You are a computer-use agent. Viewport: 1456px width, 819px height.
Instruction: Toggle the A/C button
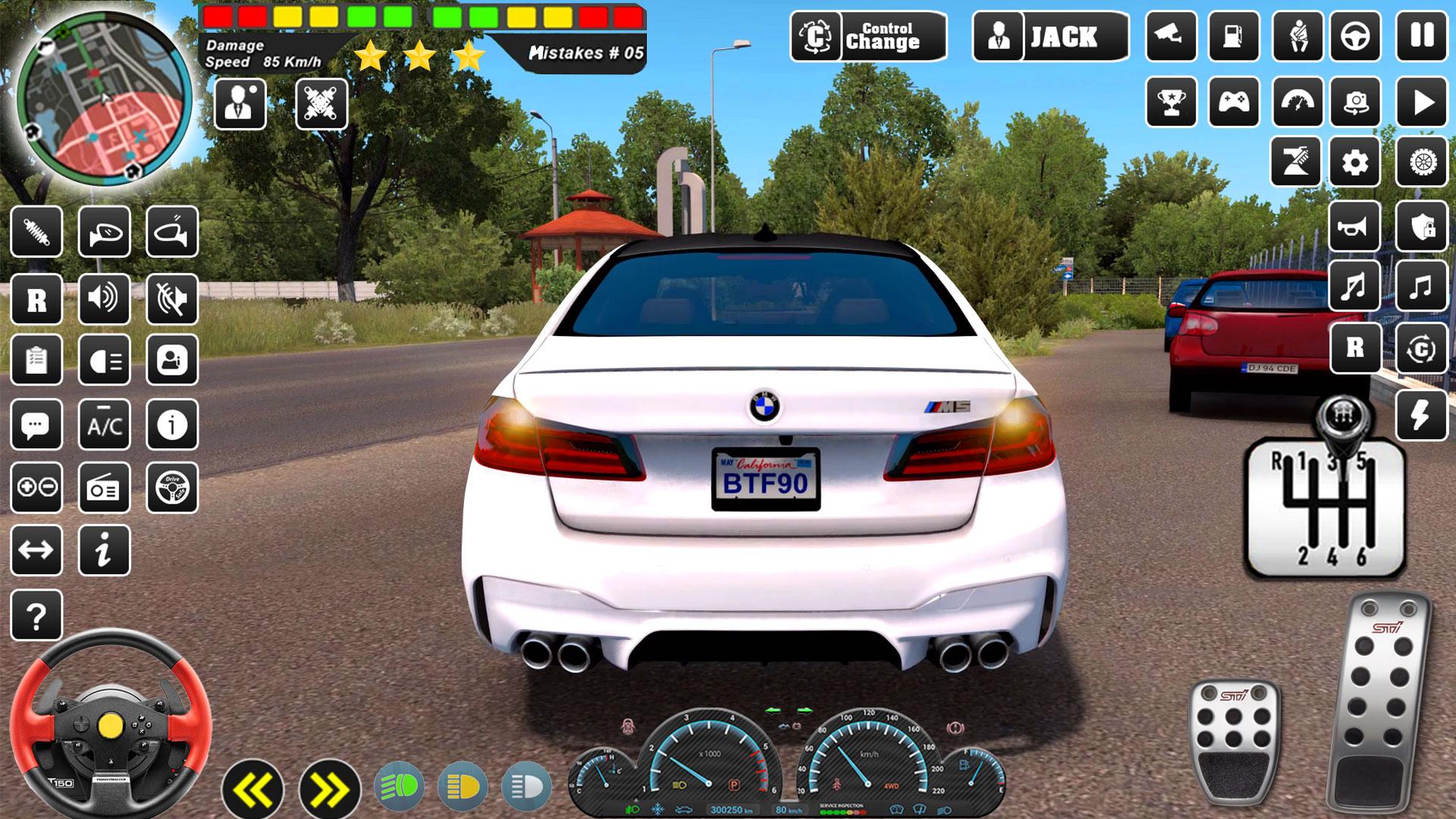click(105, 425)
